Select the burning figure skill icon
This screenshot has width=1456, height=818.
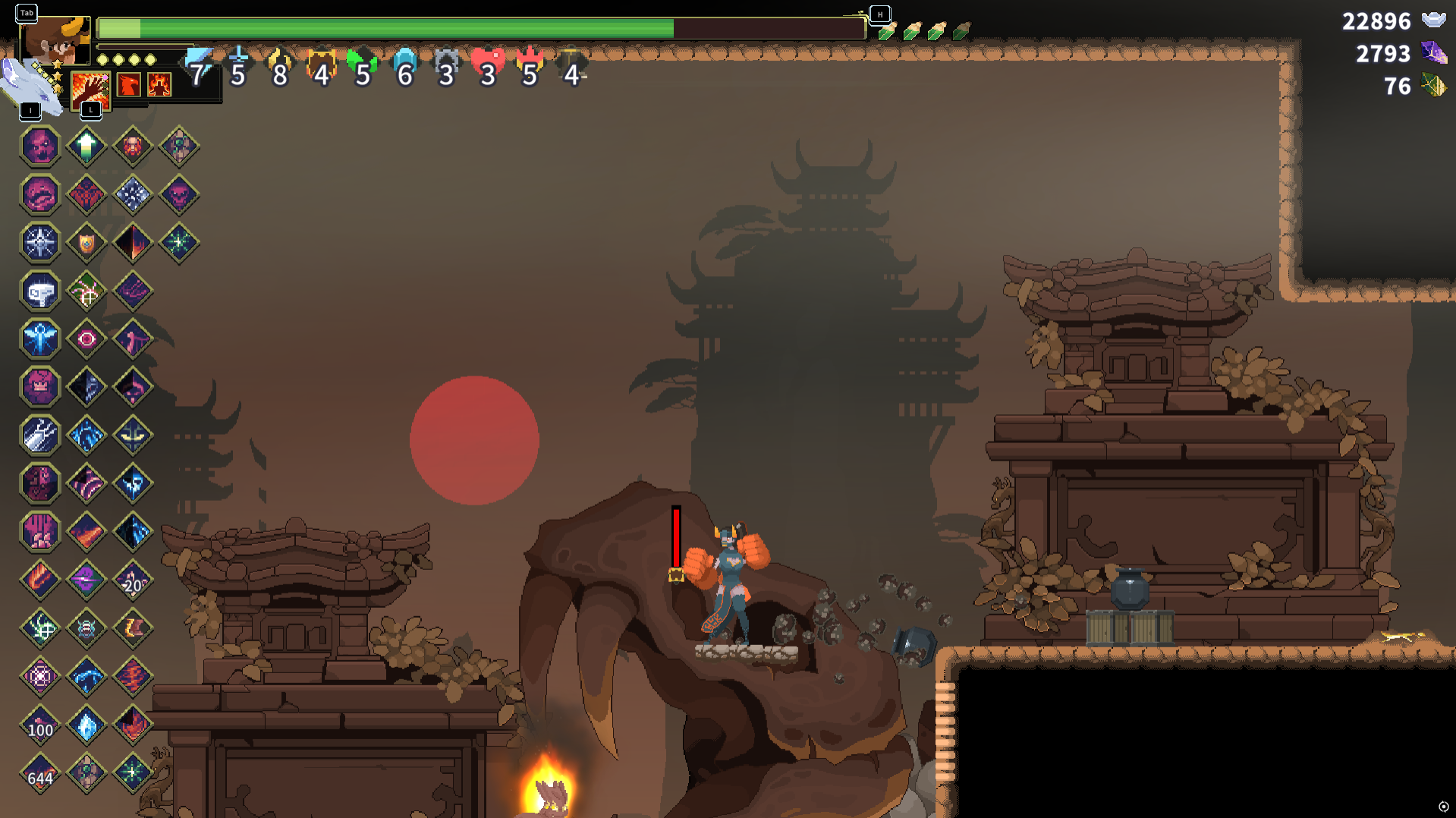coord(159,84)
